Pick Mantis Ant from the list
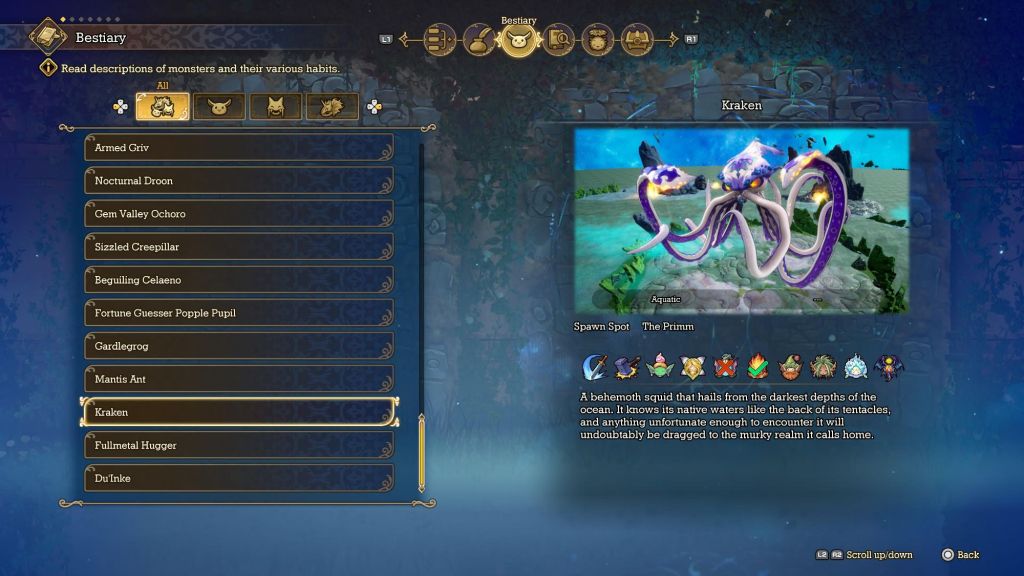This screenshot has width=1024, height=576. click(x=238, y=379)
